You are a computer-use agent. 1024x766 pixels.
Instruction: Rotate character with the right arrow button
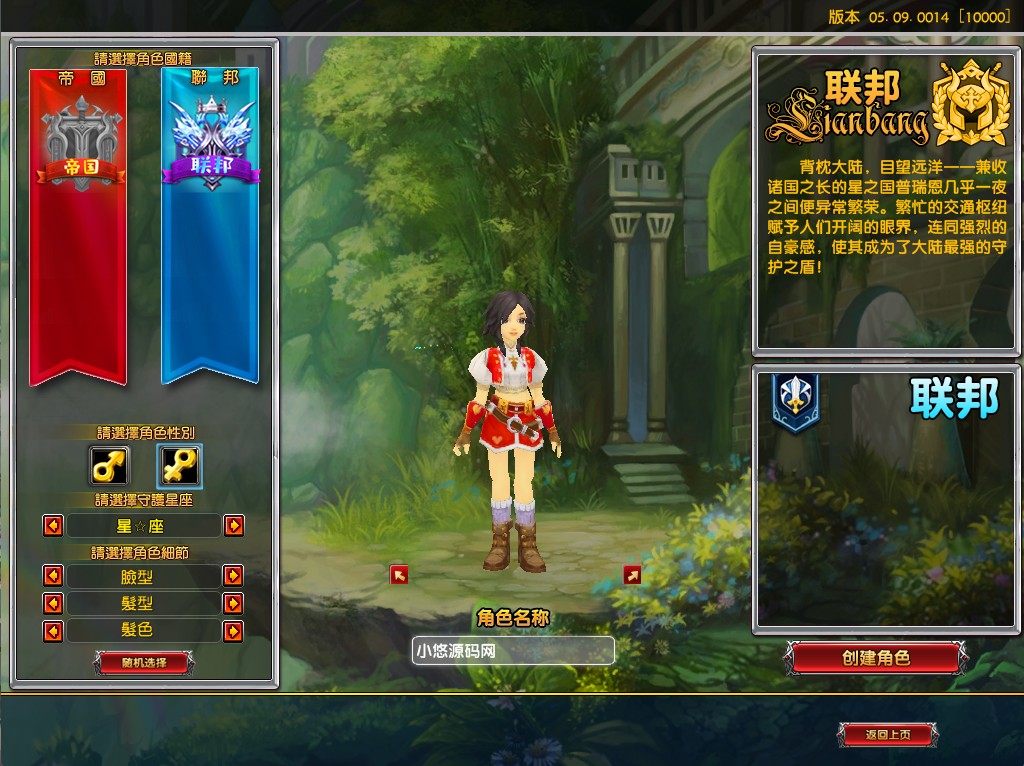click(x=632, y=574)
